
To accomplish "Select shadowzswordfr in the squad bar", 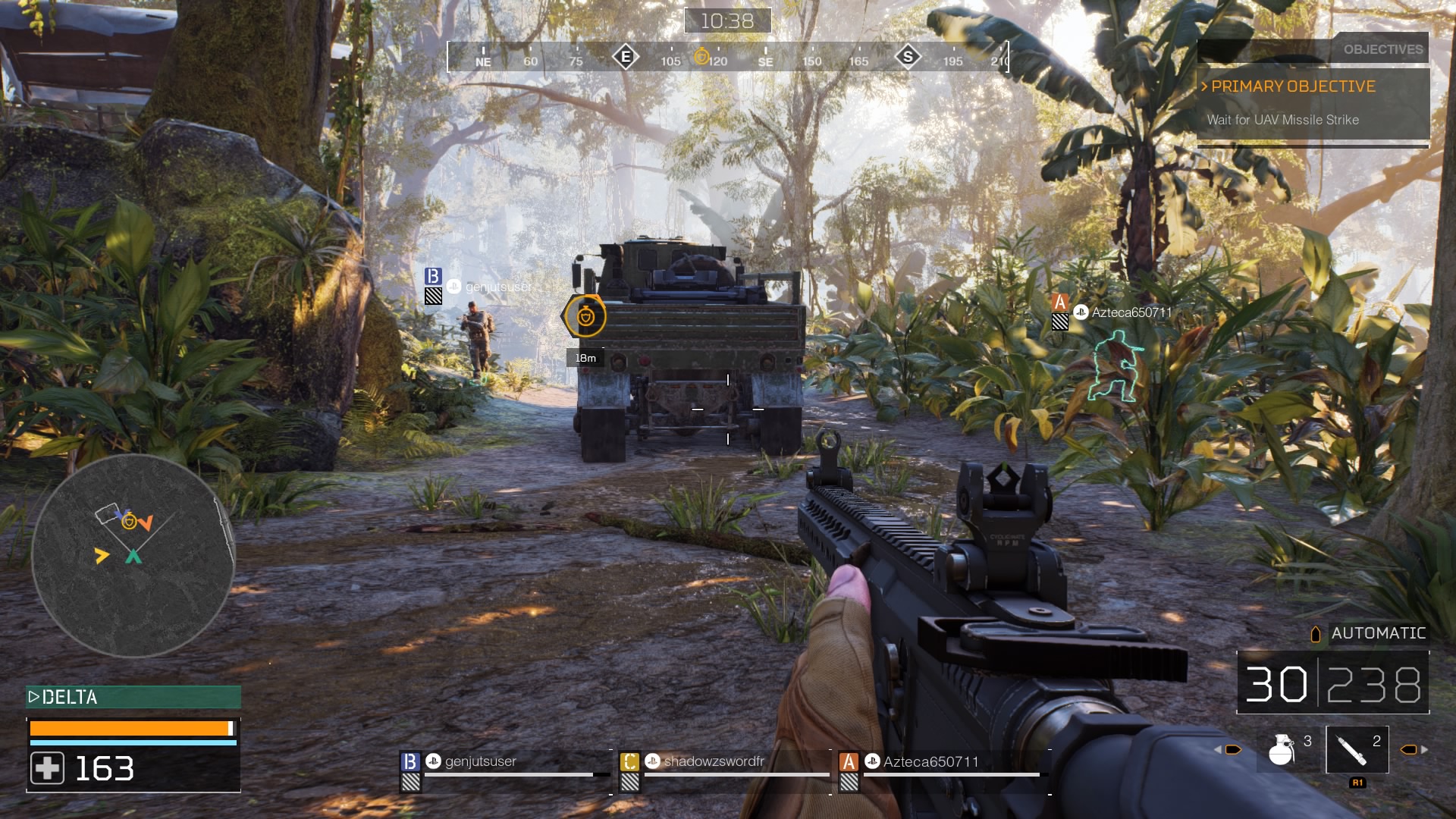I will pos(714,761).
